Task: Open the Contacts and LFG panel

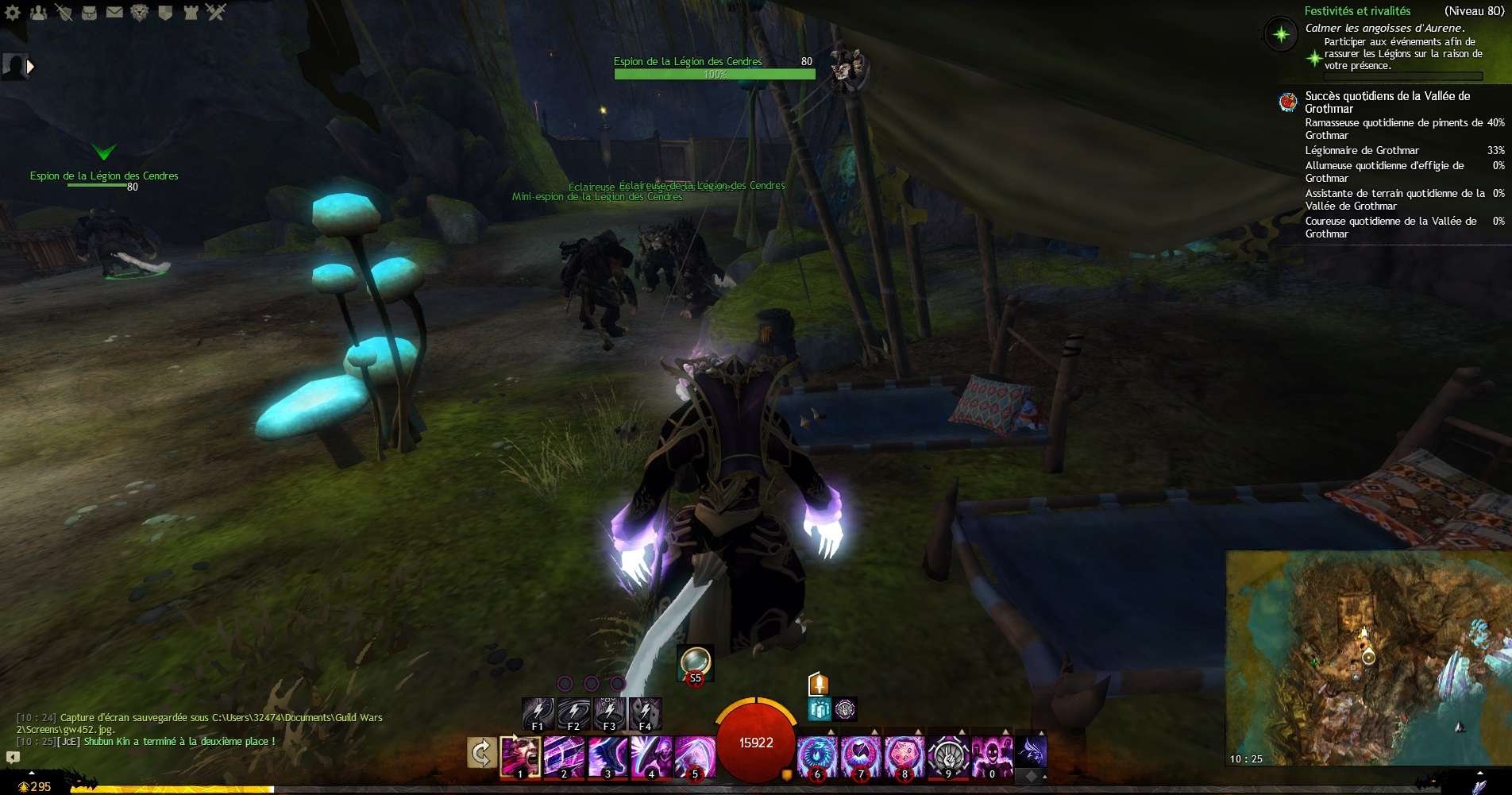Action: tap(38, 12)
